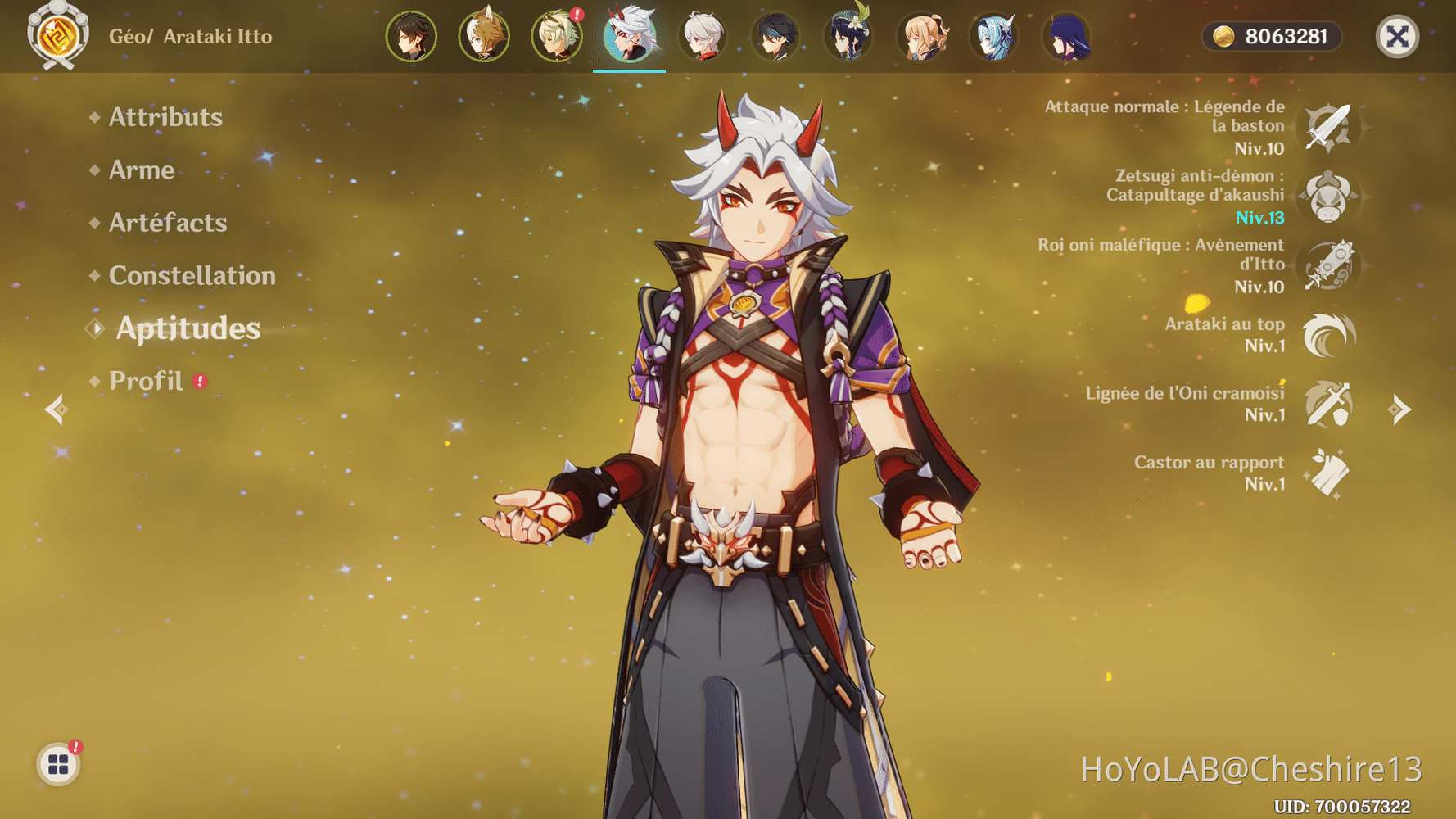The width and height of the screenshot is (1456, 819).
Task: Select Itto's horned portrait in the character bar
Action: [x=629, y=35]
